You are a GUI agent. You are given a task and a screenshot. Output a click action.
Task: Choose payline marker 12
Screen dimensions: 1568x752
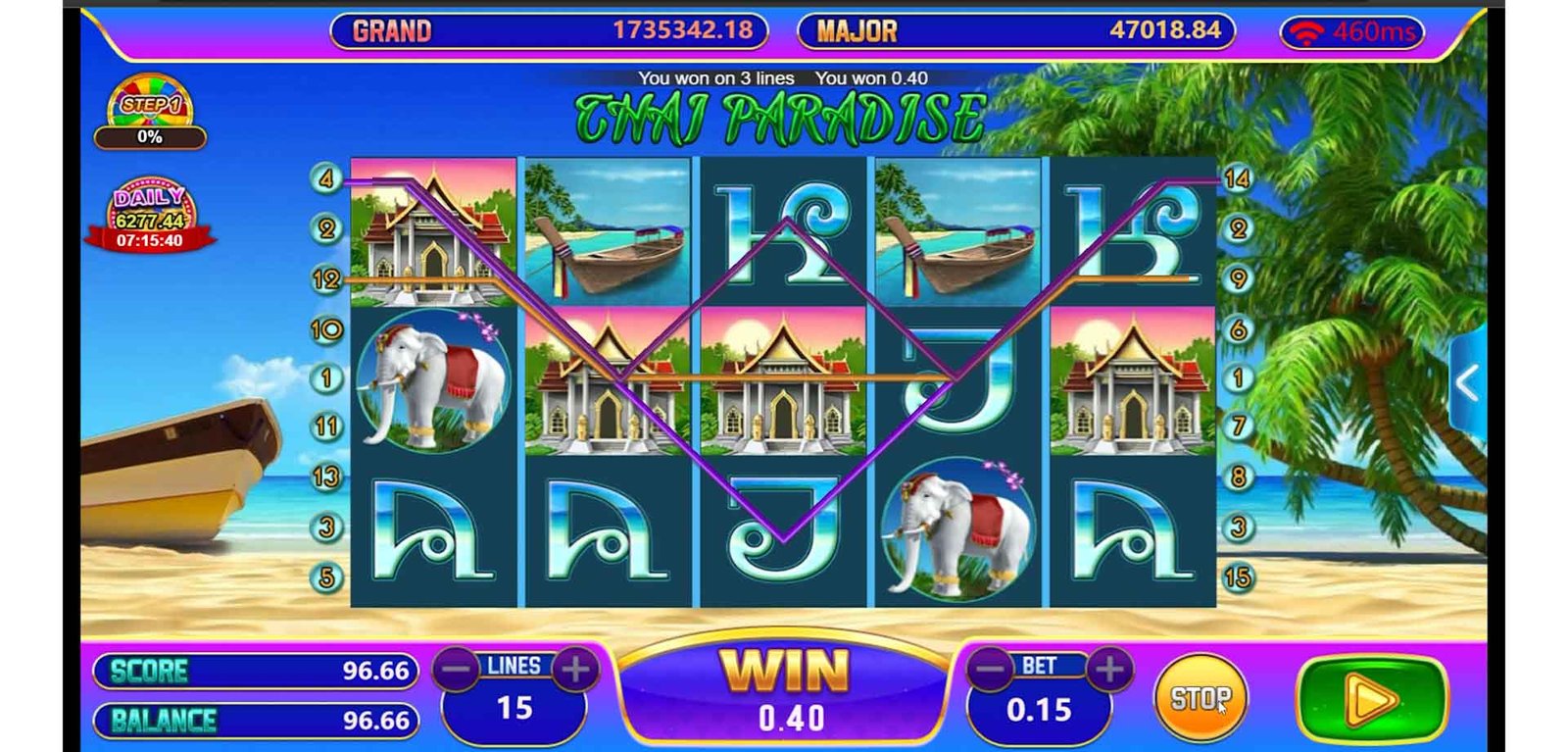click(x=326, y=279)
